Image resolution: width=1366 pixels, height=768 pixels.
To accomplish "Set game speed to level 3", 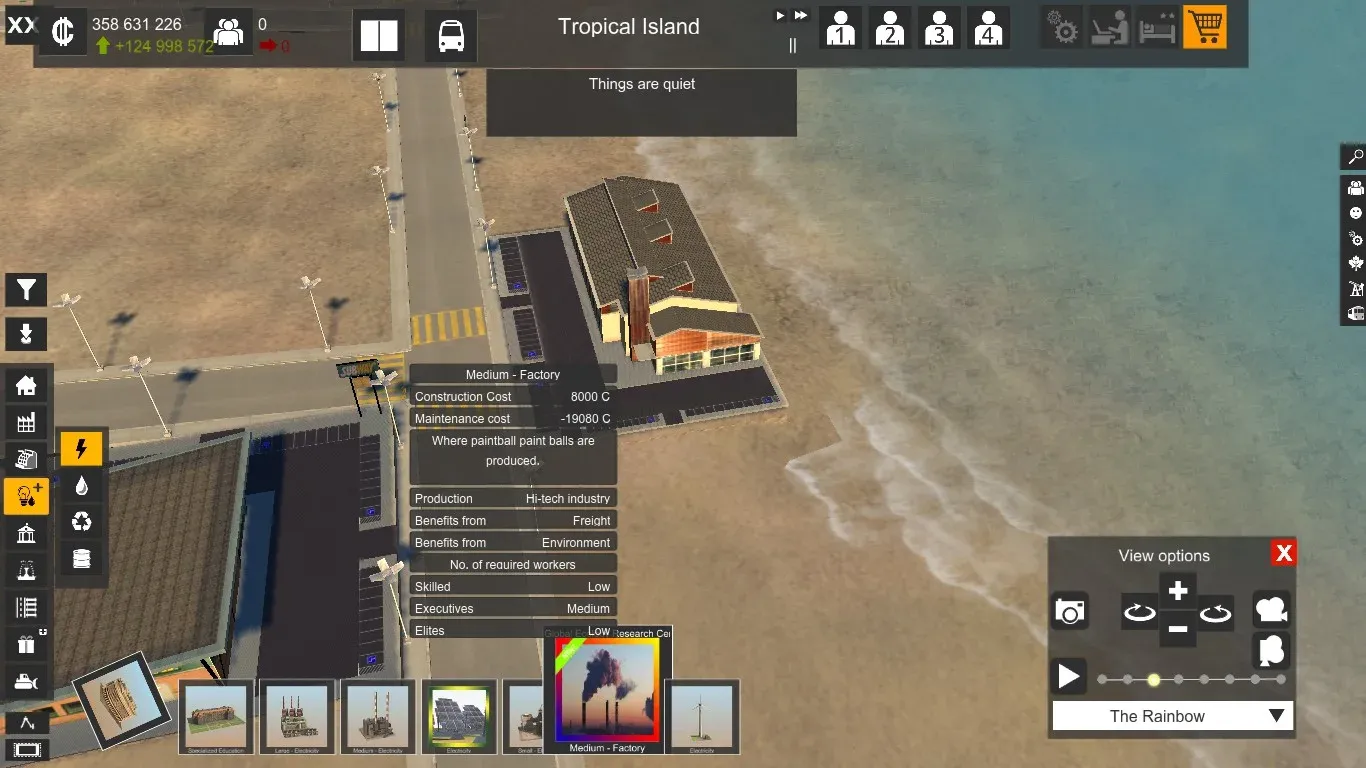I will (x=938, y=28).
